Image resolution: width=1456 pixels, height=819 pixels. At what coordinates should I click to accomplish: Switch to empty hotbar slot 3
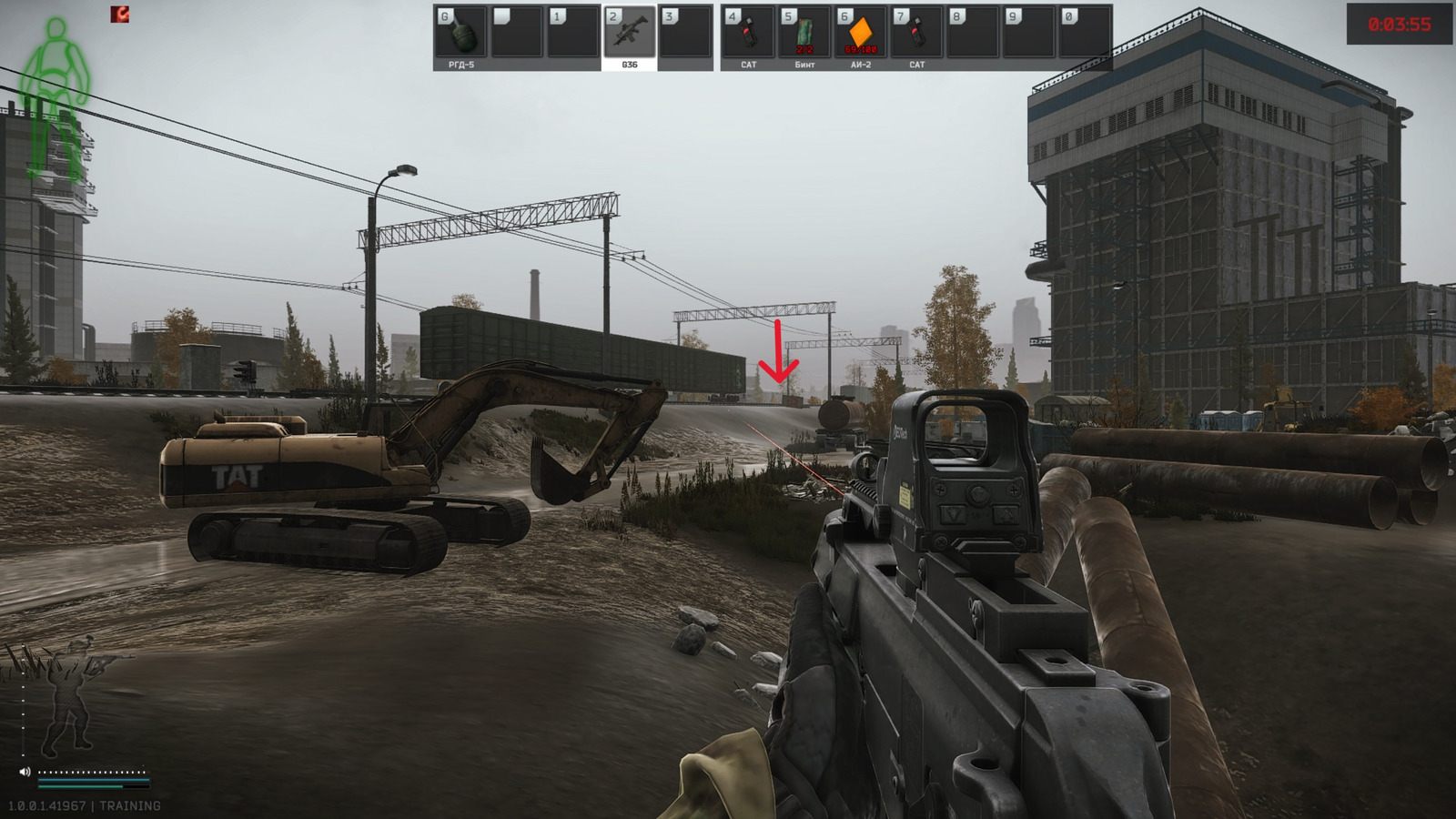tap(684, 32)
